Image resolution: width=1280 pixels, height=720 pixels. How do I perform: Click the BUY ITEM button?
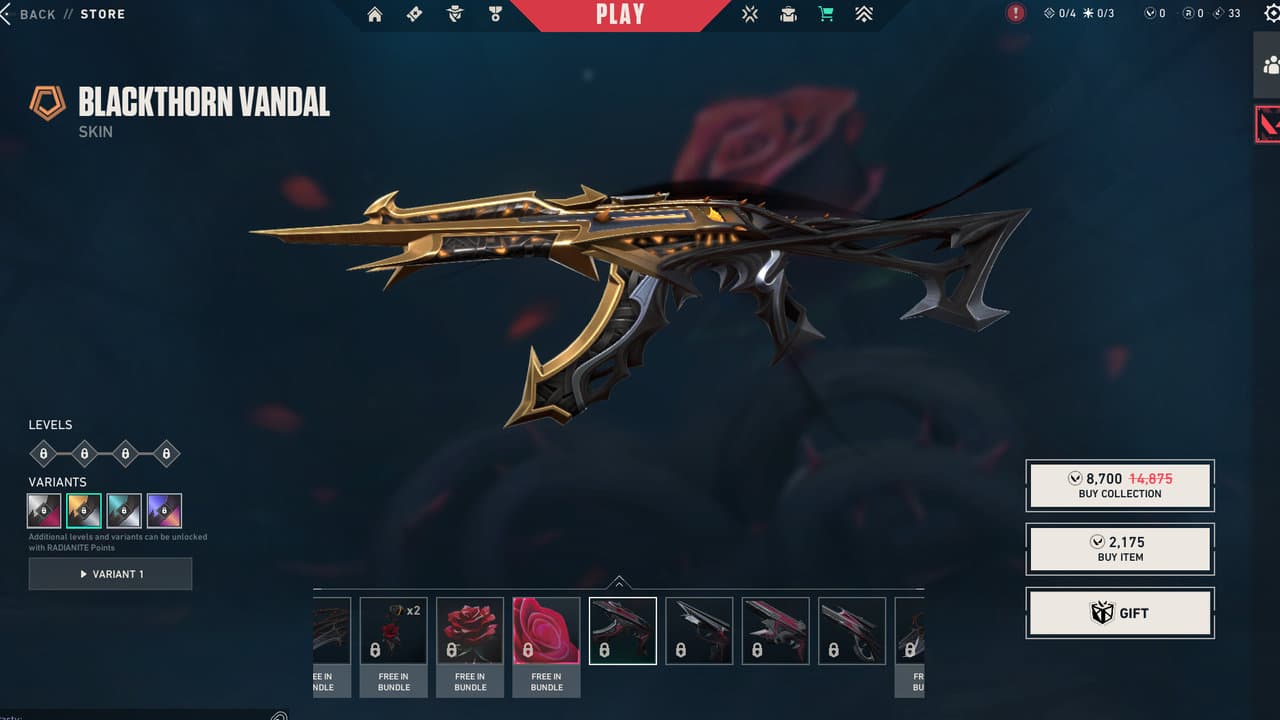tap(1119, 548)
